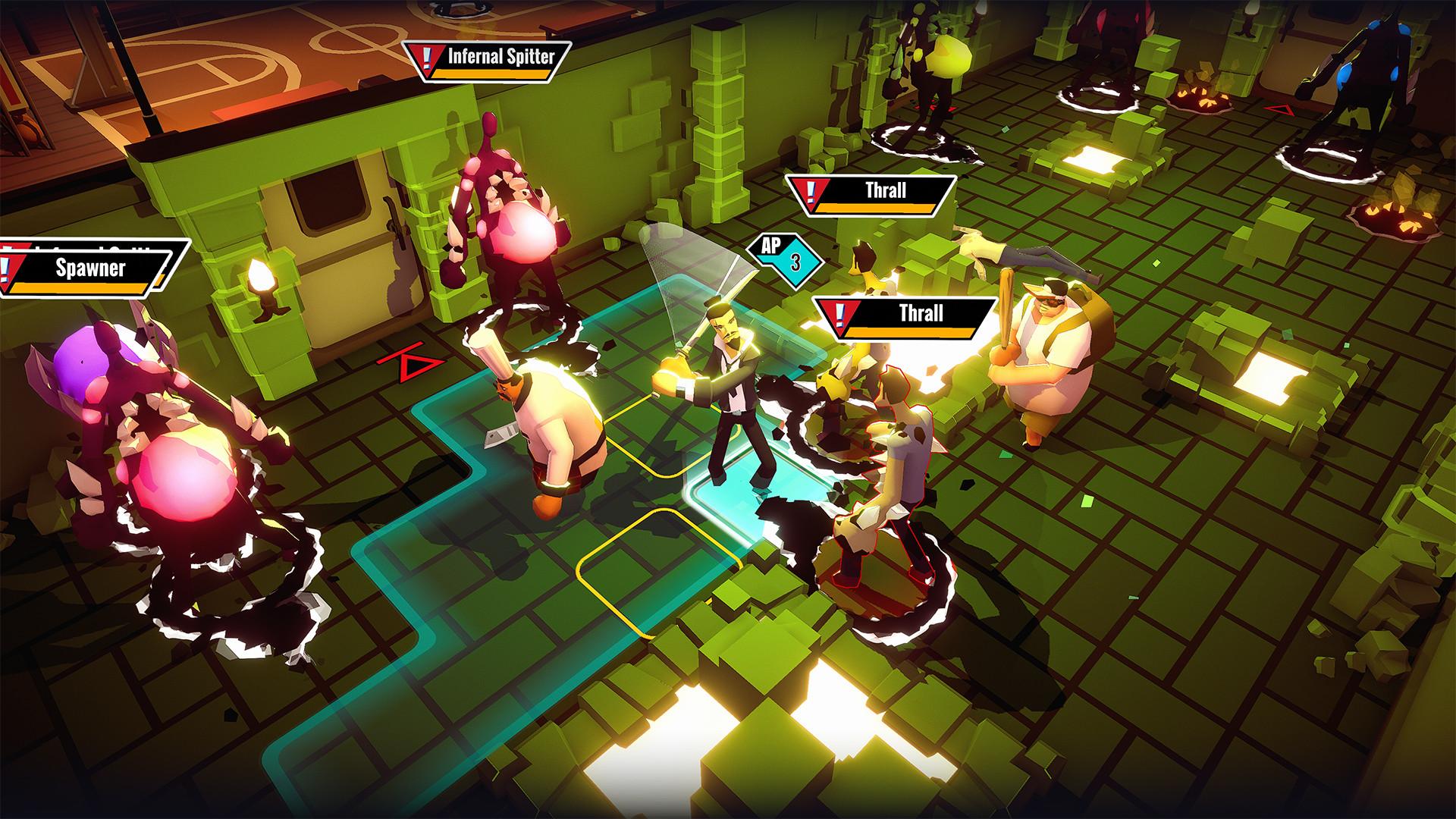Click the Spawner name banner
1456x819 pixels.
[x=91, y=267]
